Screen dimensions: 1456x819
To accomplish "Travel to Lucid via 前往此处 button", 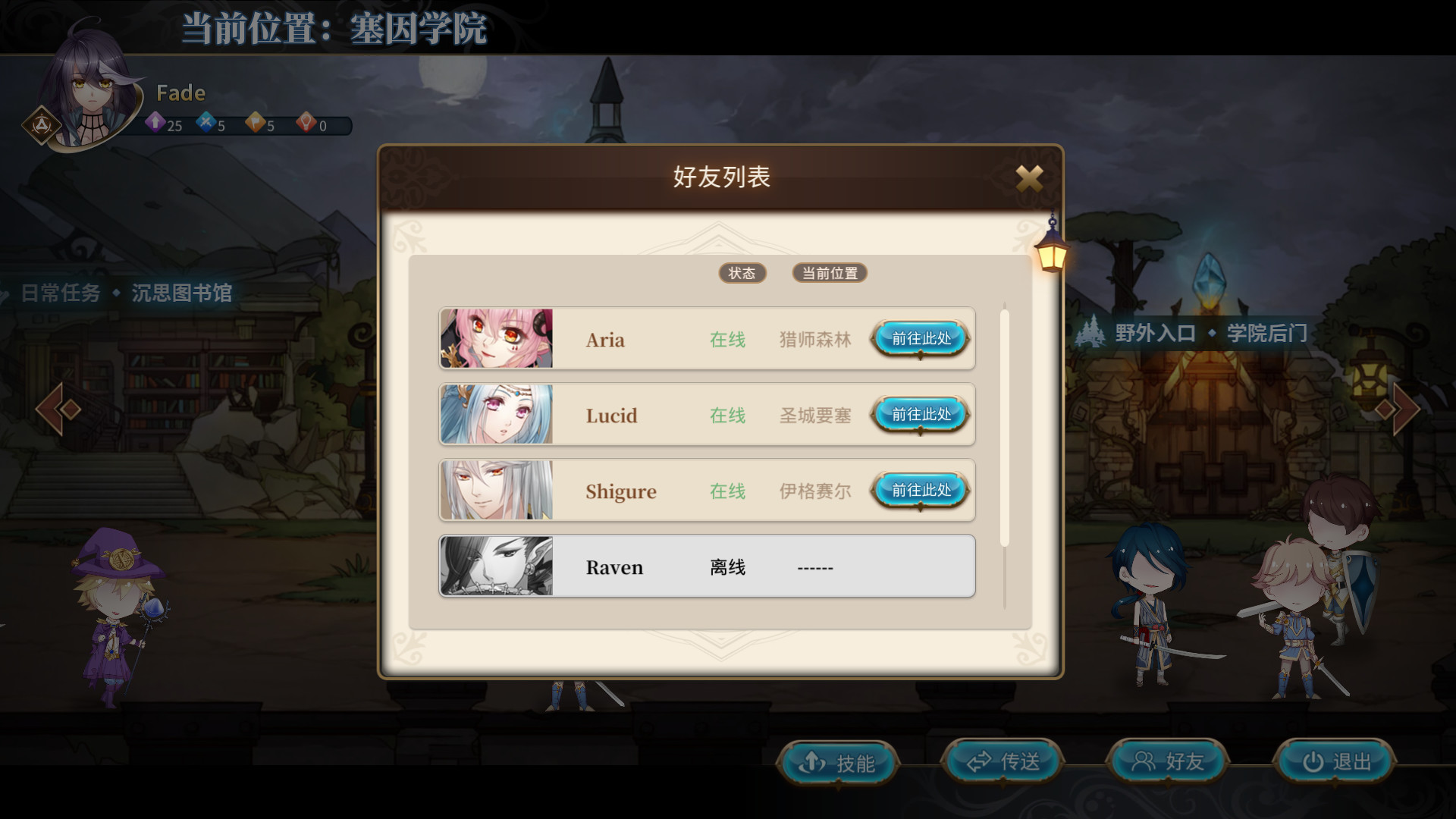I will coord(919,415).
